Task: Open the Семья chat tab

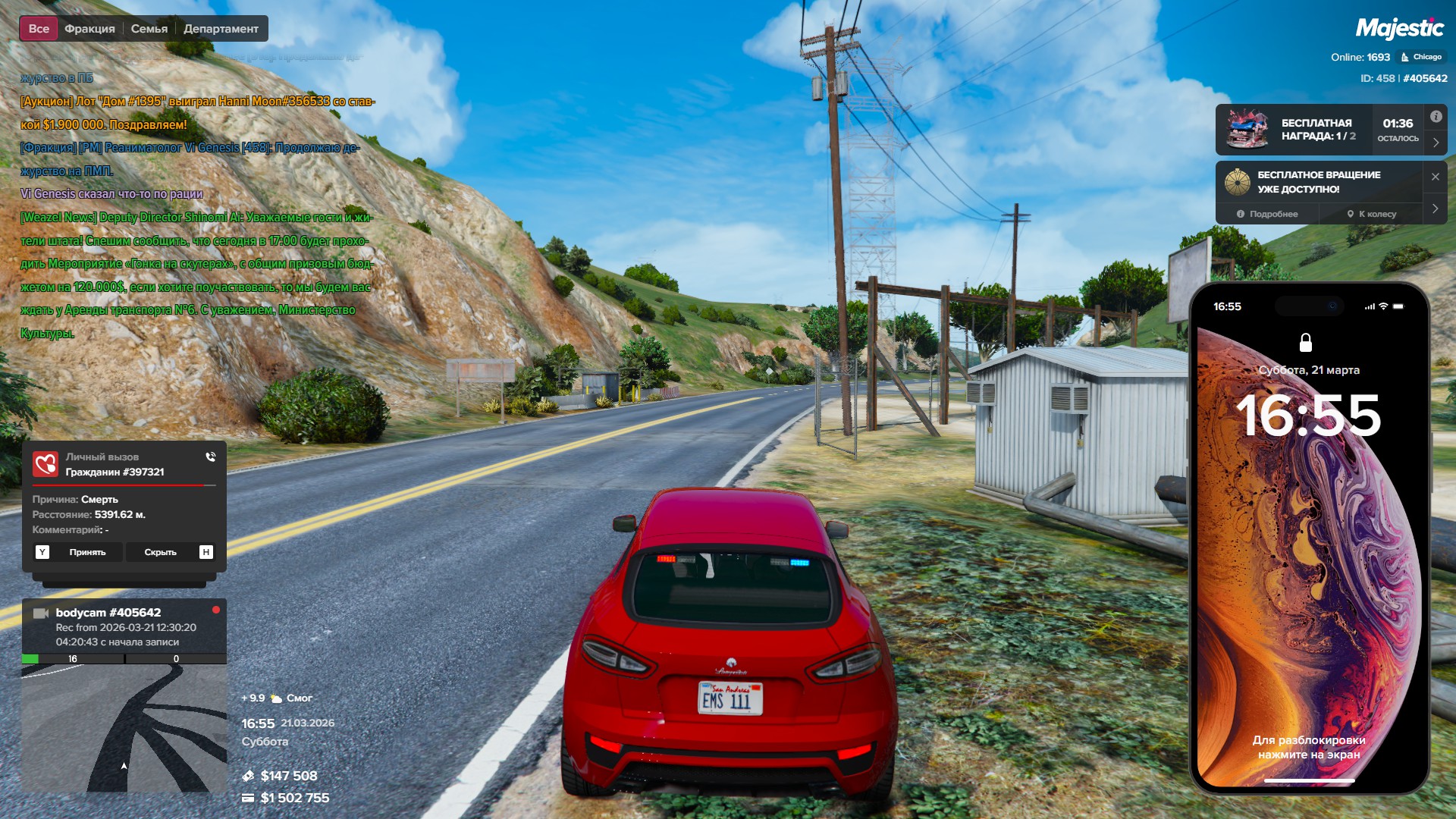Action: [x=149, y=29]
